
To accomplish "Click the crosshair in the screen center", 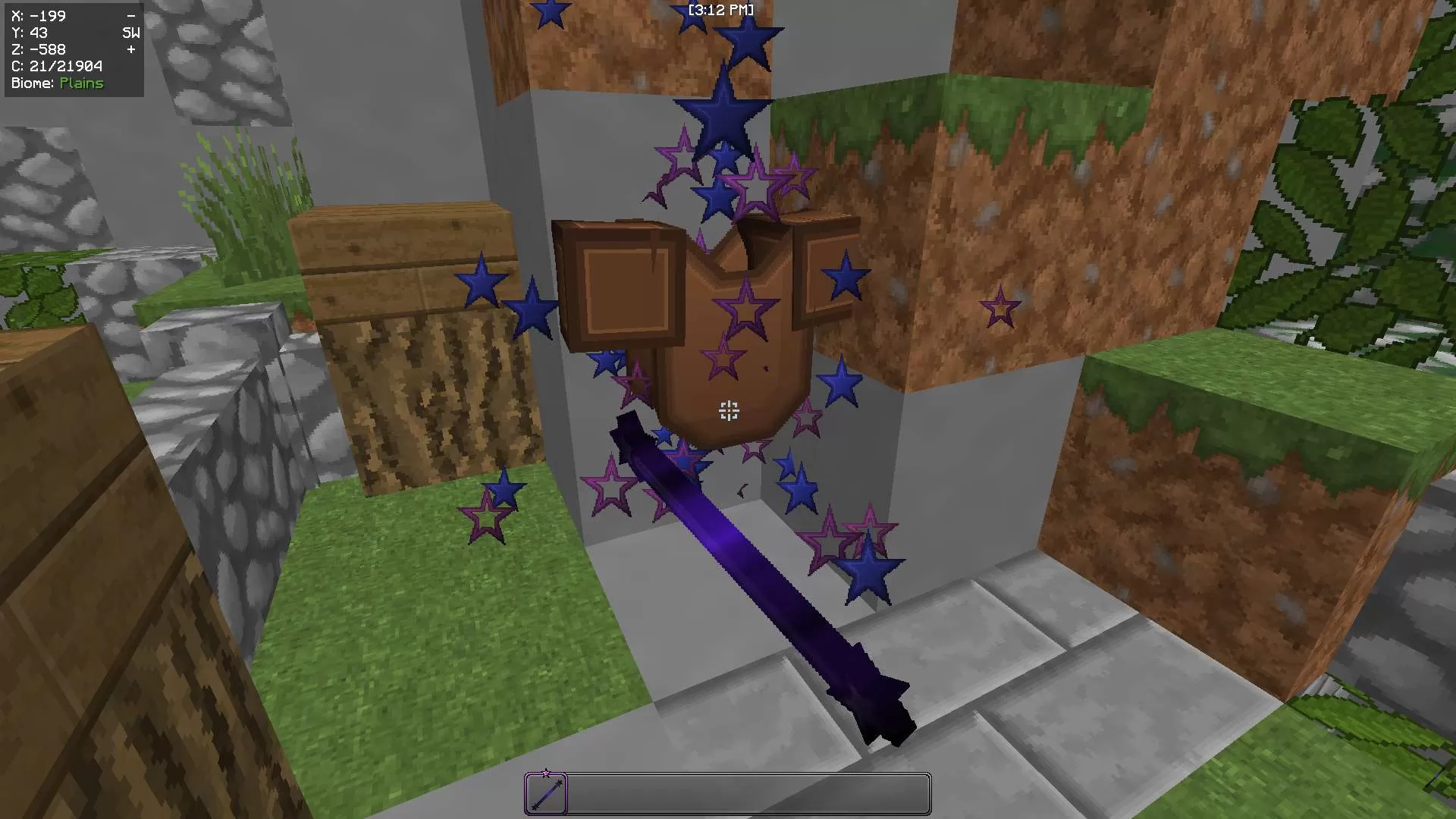I will coord(728,410).
